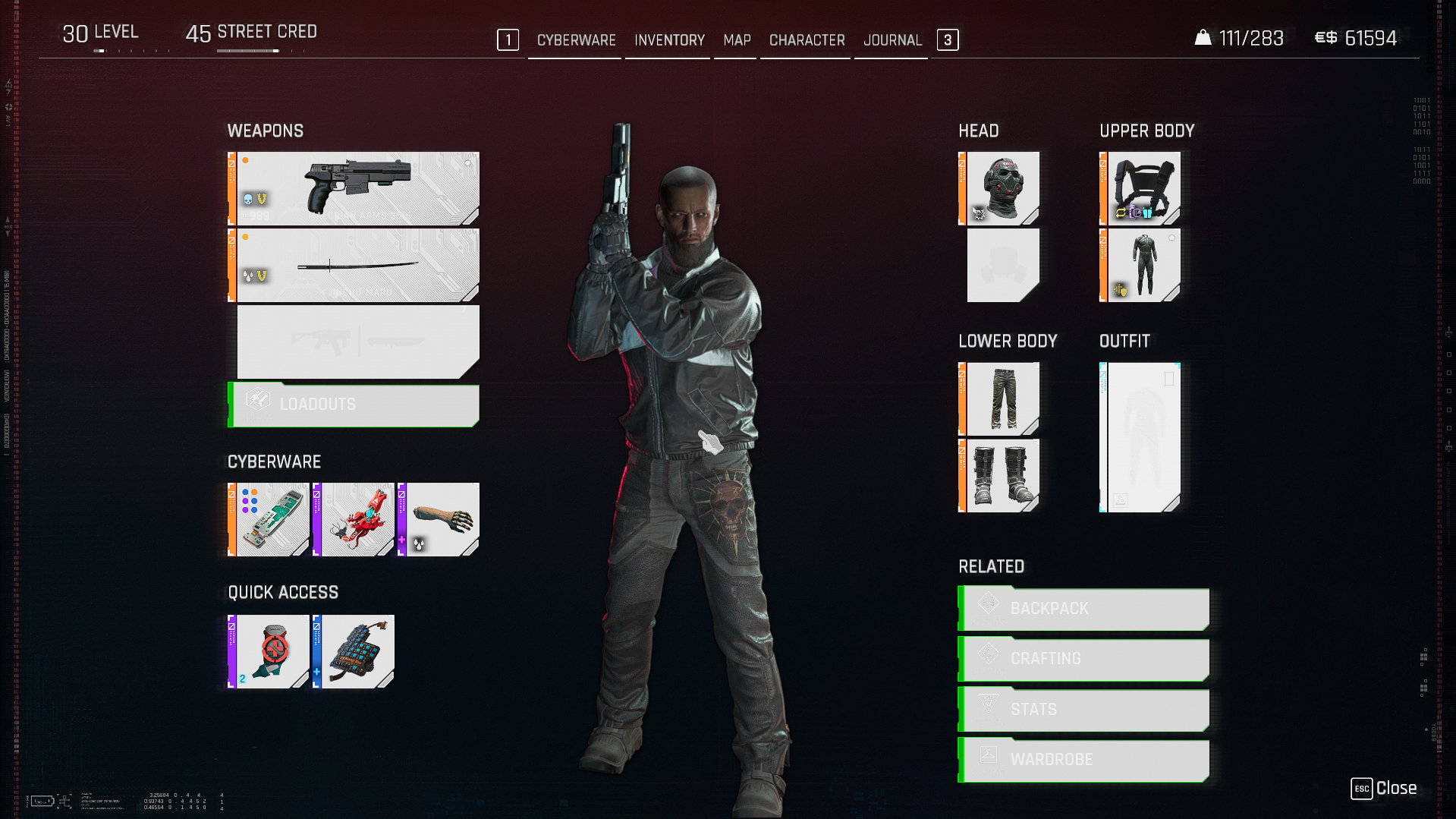Select the katana weapon slot
Screen dimensions: 1456x819
pos(357,265)
